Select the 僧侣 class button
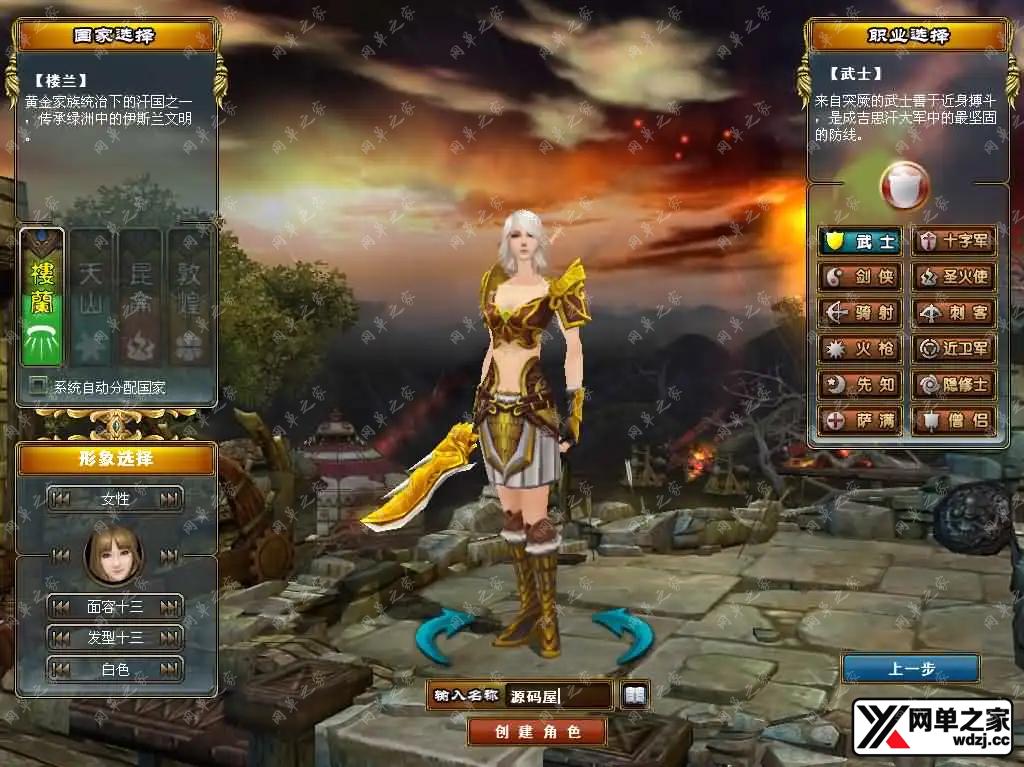The width and height of the screenshot is (1024, 767). coord(954,421)
